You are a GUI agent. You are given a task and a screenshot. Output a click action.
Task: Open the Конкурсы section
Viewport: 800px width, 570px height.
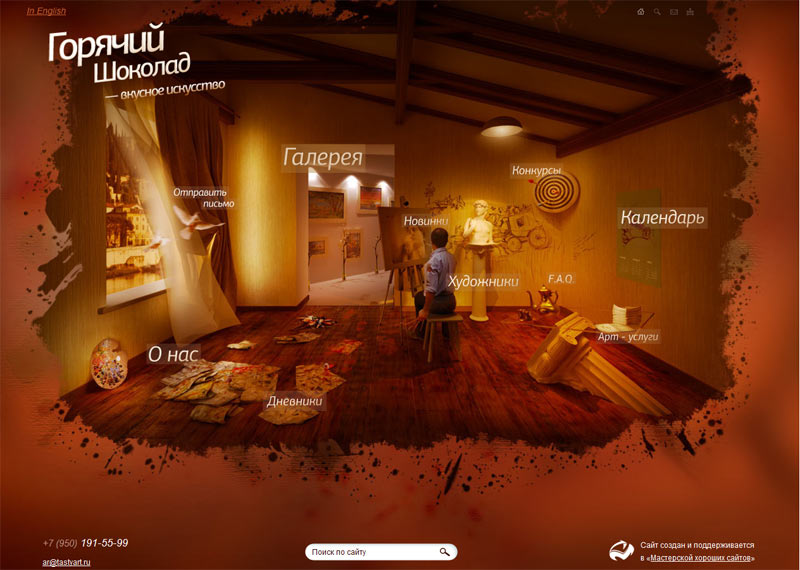(536, 171)
